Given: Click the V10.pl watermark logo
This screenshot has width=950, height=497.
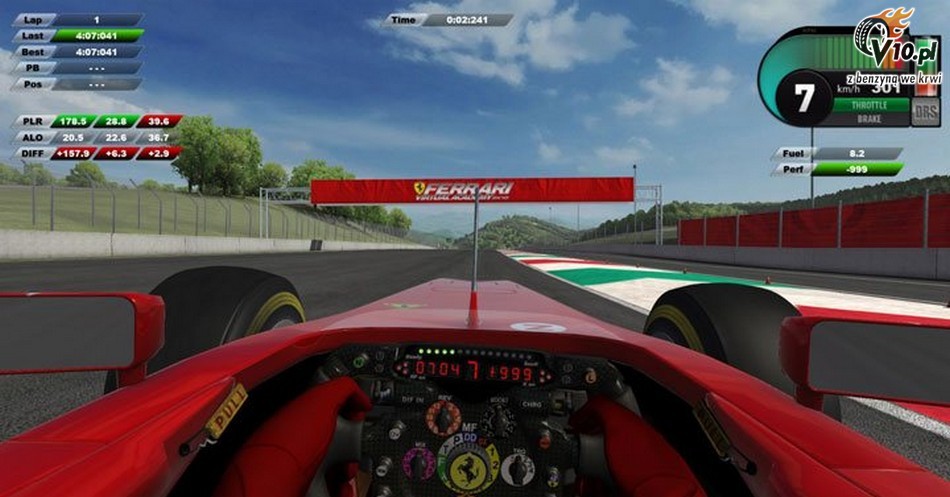Looking at the screenshot, I should point(894,42).
